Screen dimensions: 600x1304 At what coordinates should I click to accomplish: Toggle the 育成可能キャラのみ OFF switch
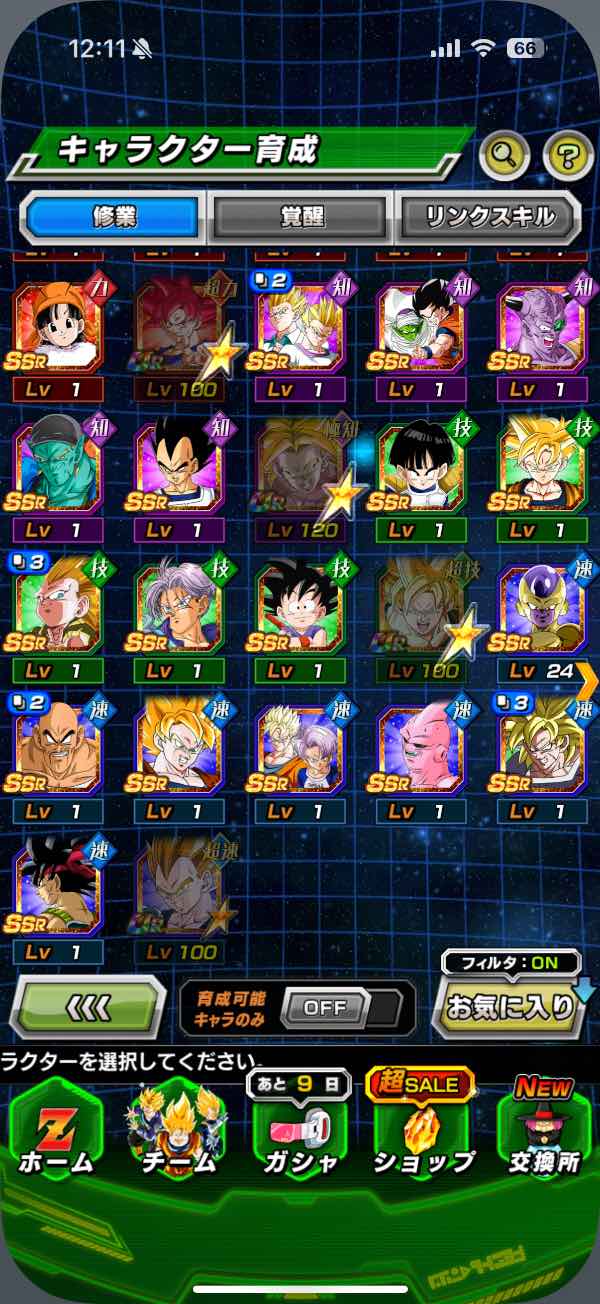coord(327,1007)
